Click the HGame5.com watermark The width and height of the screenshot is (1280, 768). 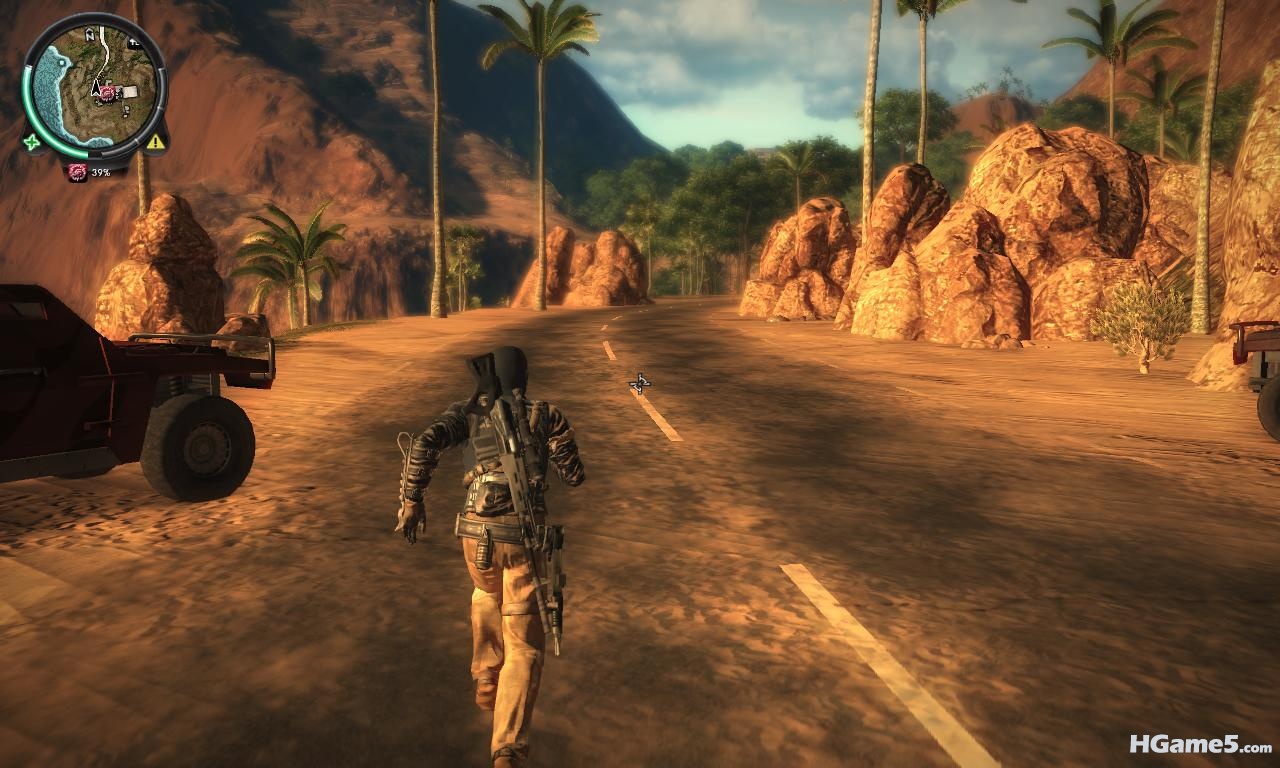coord(1200,744)
